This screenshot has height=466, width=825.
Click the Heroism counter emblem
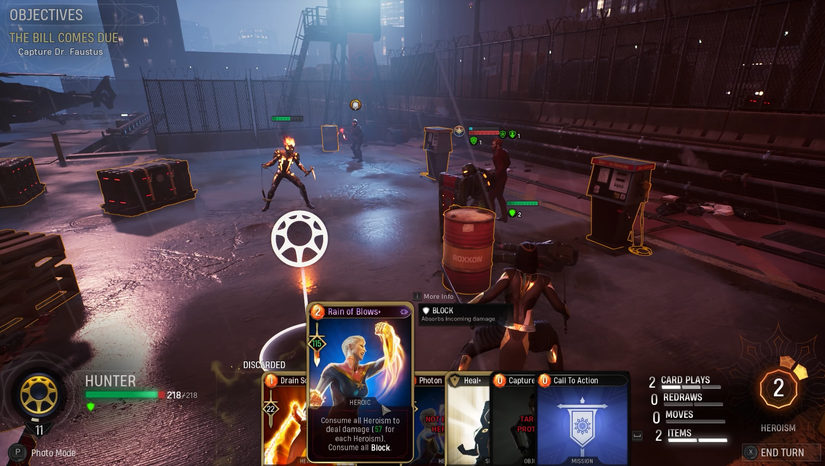(x=778, y=389)
